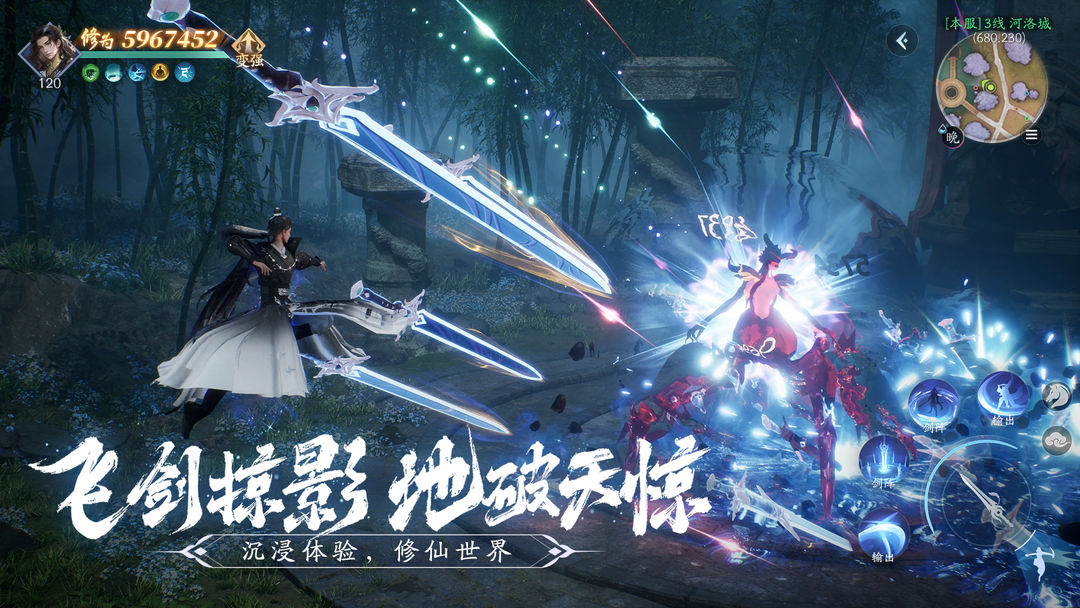Click the 晚 time-of-day indicator
This screenshot has width=1080, height=608.
pyautogui.click(x=952, y=137)
